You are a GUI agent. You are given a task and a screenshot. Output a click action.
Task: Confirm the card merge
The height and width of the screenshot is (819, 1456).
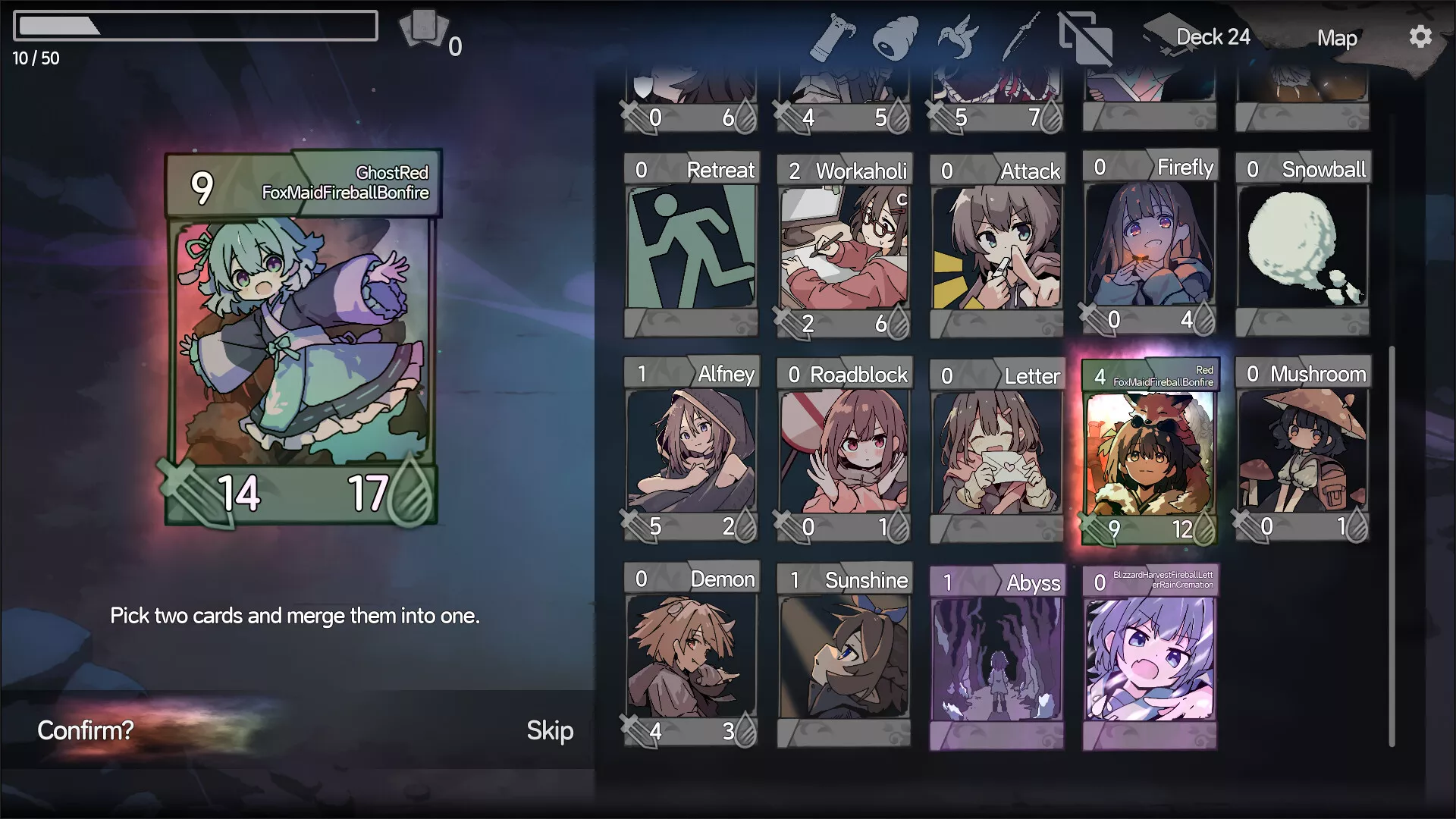pyautogui.click(x=86, y=730)
